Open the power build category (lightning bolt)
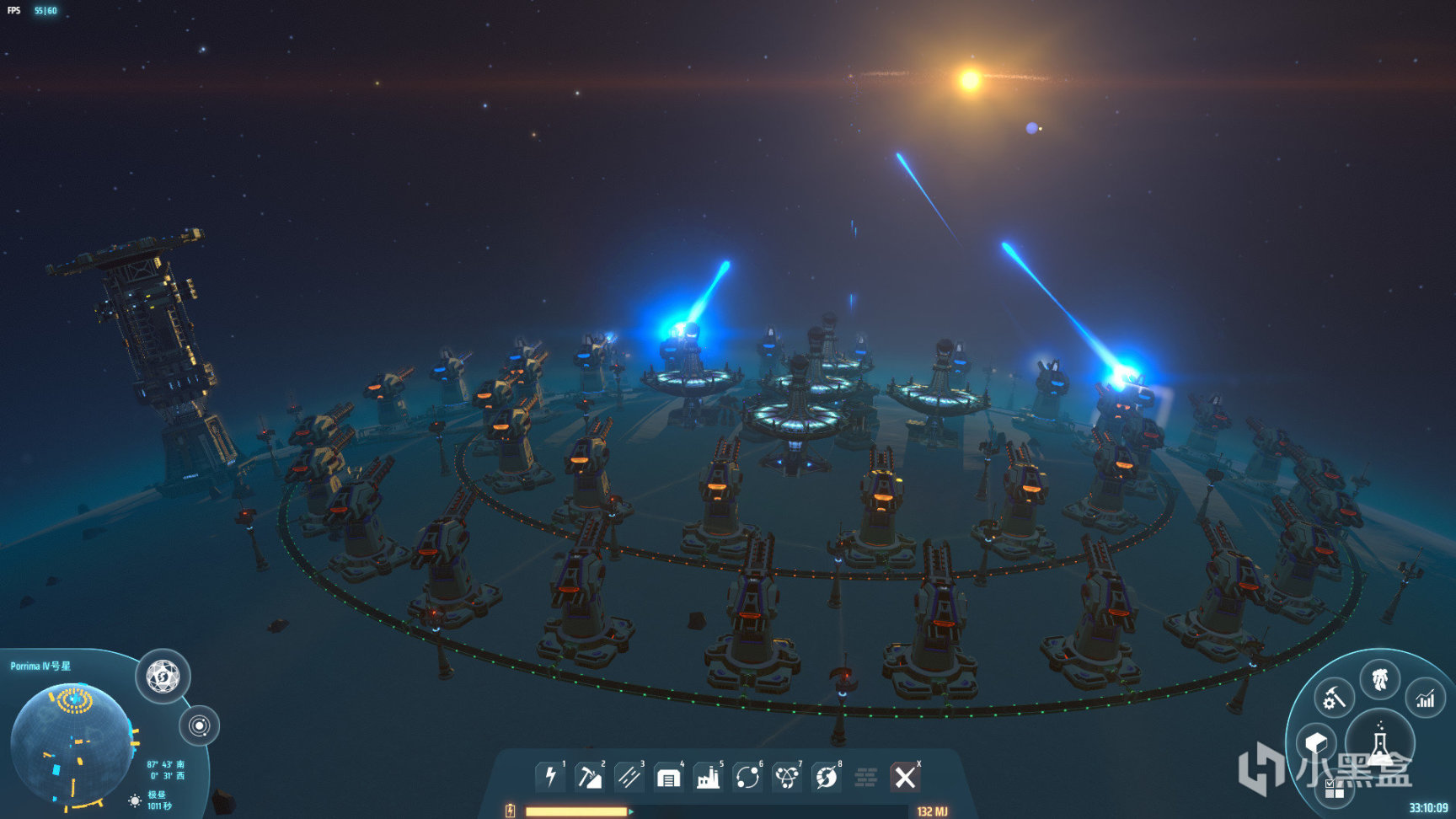This screenshot has height=819, width=1456. tap(550, 776)
